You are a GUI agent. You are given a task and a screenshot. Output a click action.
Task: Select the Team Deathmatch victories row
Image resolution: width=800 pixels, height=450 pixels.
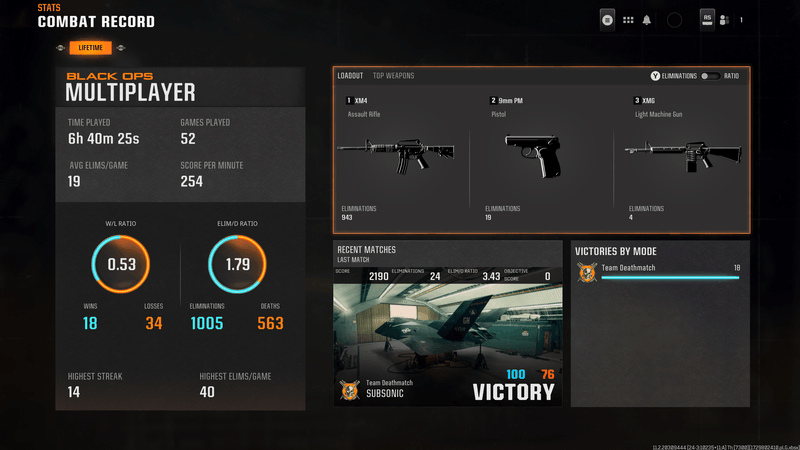660,271
